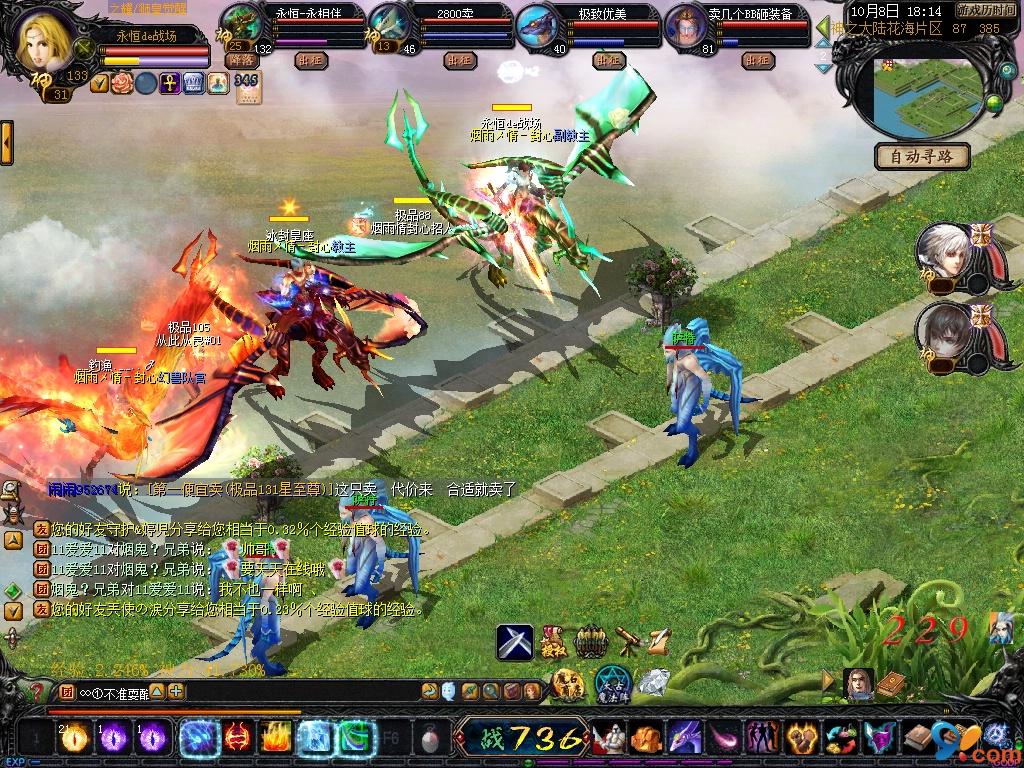
Task: Click the chat input field
Action: [250, 691]
